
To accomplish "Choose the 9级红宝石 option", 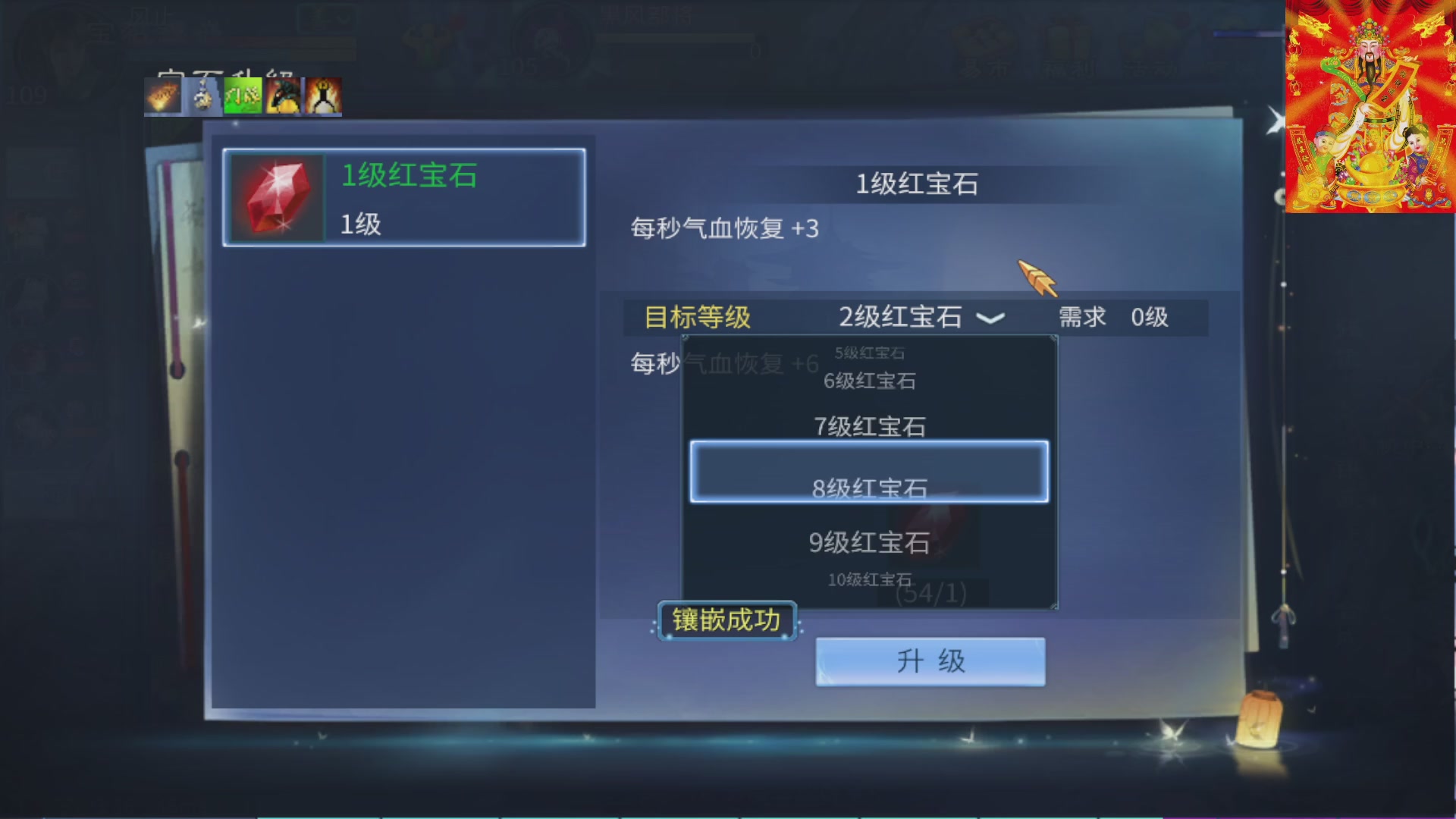I will (868, 542).
